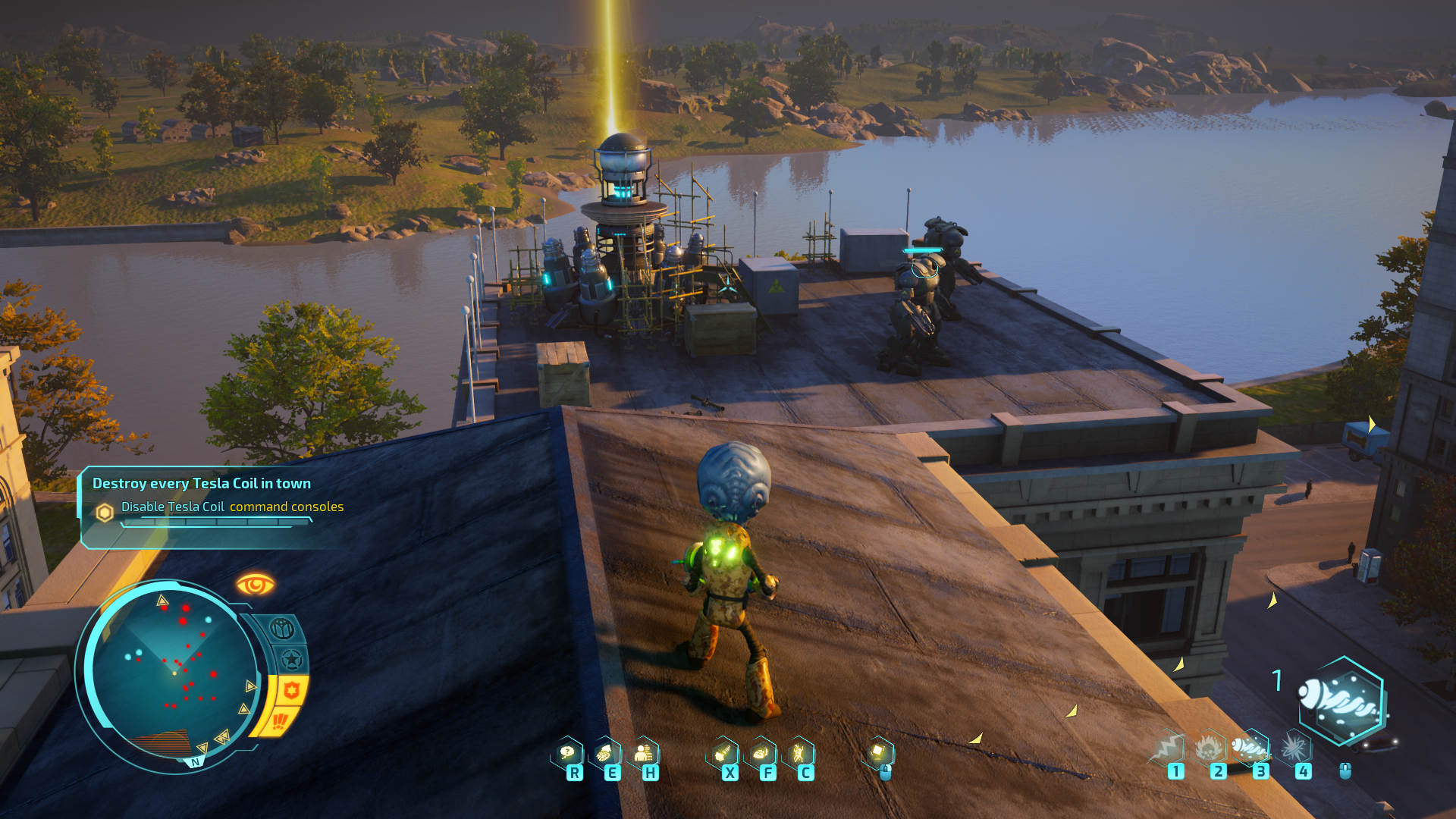
Task: Select the burst Ion Detonator weapon
Action: pos(1294,748)
